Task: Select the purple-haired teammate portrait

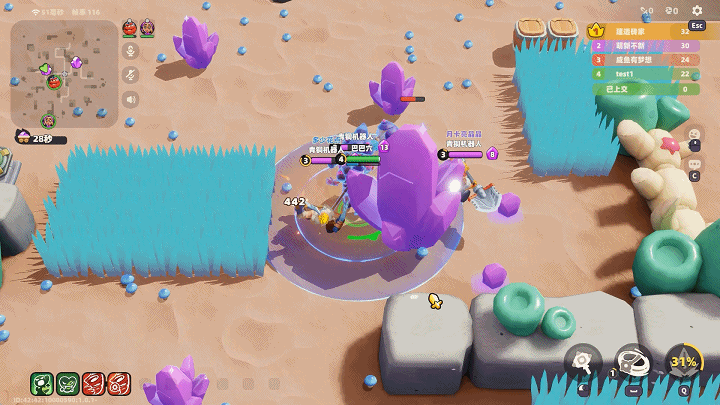Action: [147, 27]
